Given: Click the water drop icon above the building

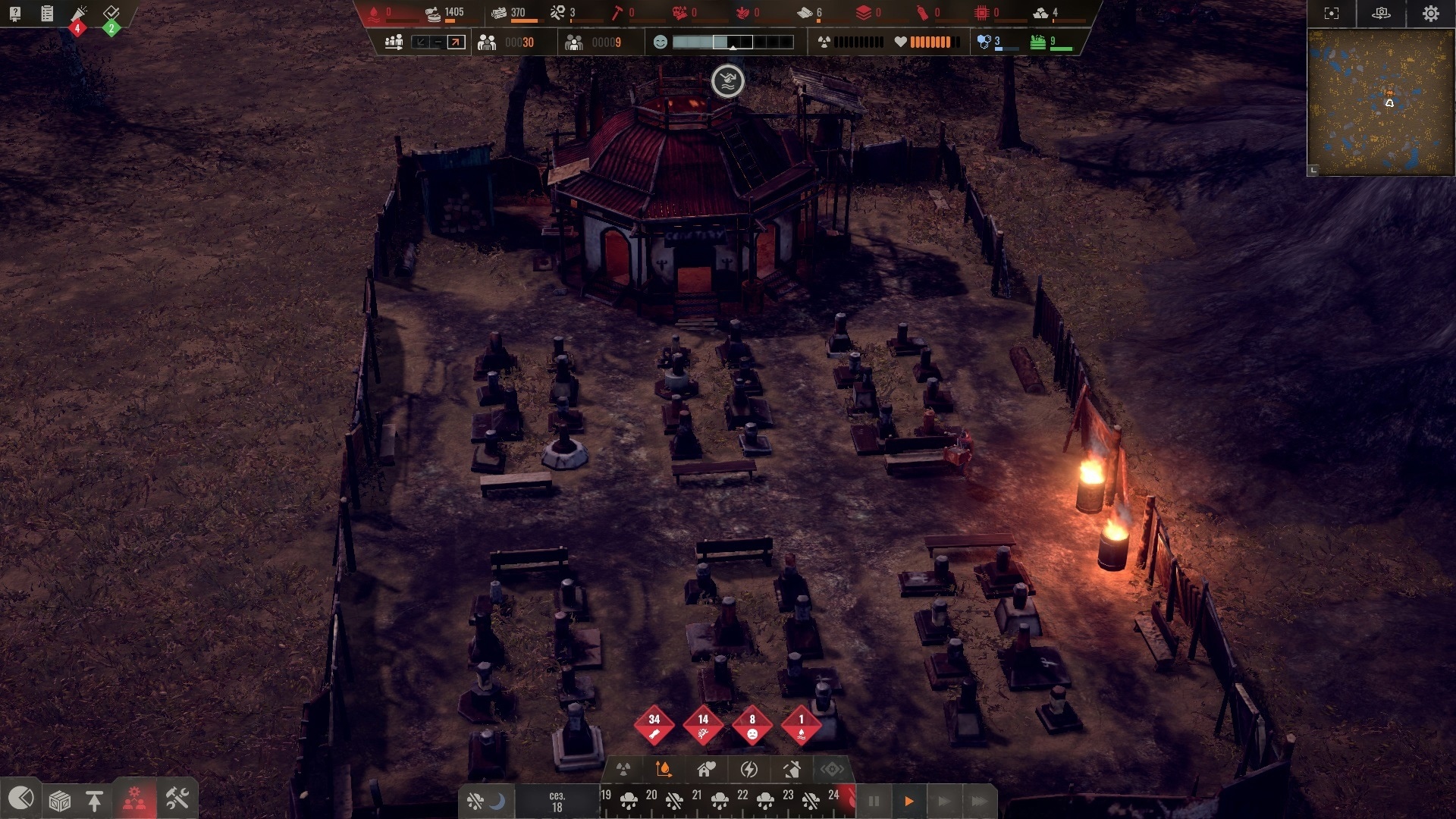Looking at the screenshot, I should pos(727,81).
